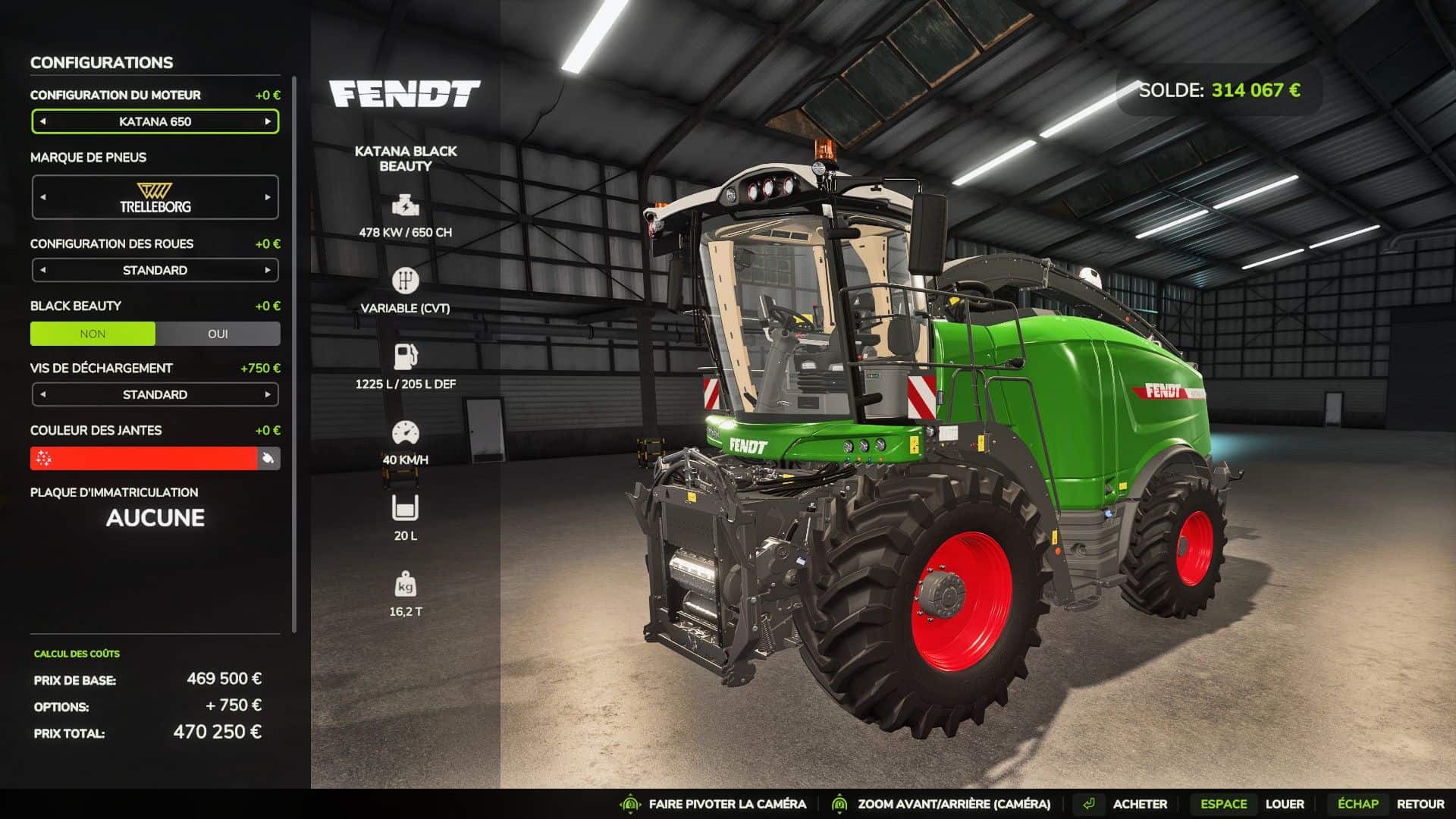The width and height of the screenshot is (1456, 819).
Task: Open the red rim color picker
Action: [144, 458]
